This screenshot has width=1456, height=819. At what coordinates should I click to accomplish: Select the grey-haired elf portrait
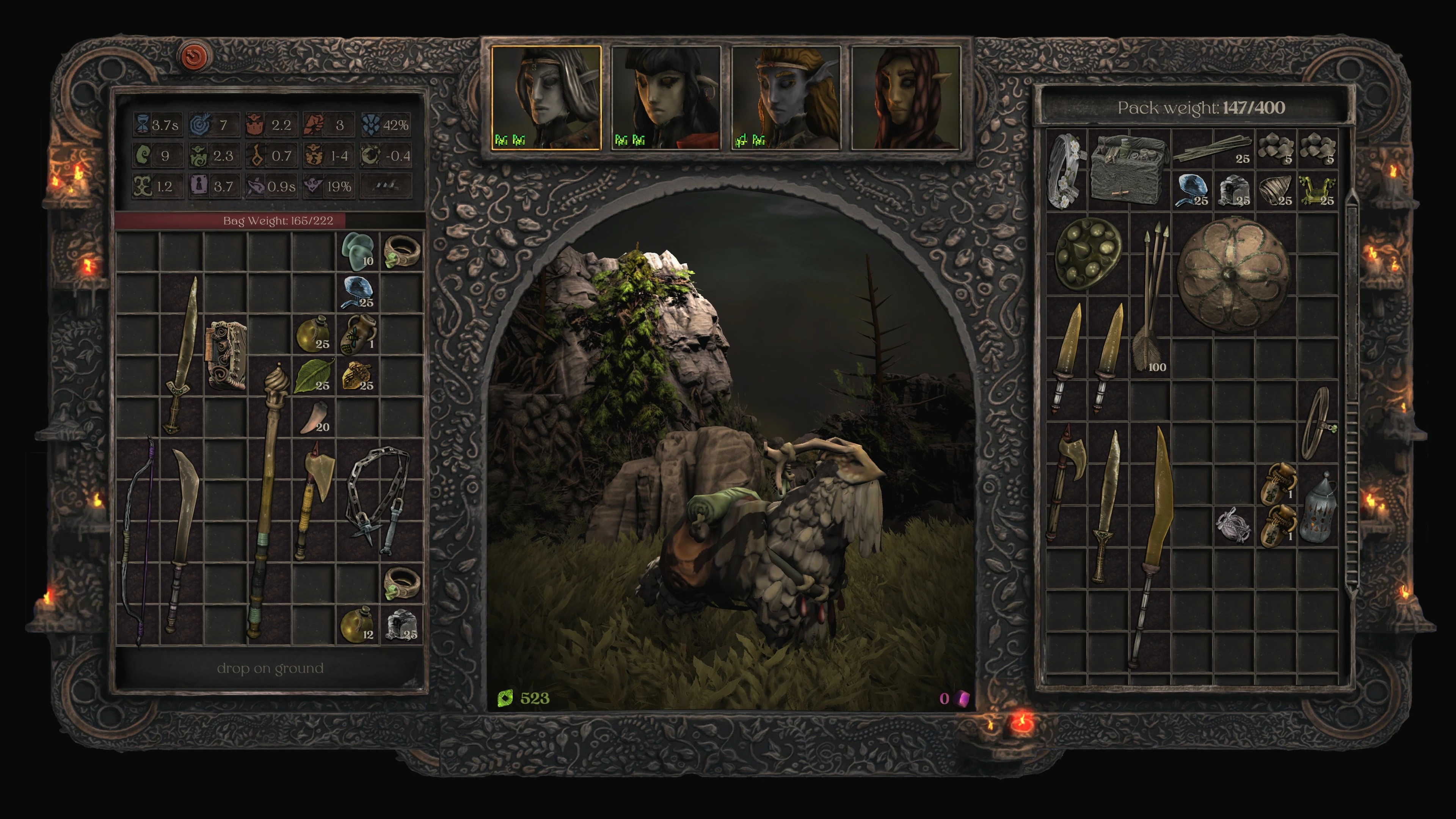point(546,98)
